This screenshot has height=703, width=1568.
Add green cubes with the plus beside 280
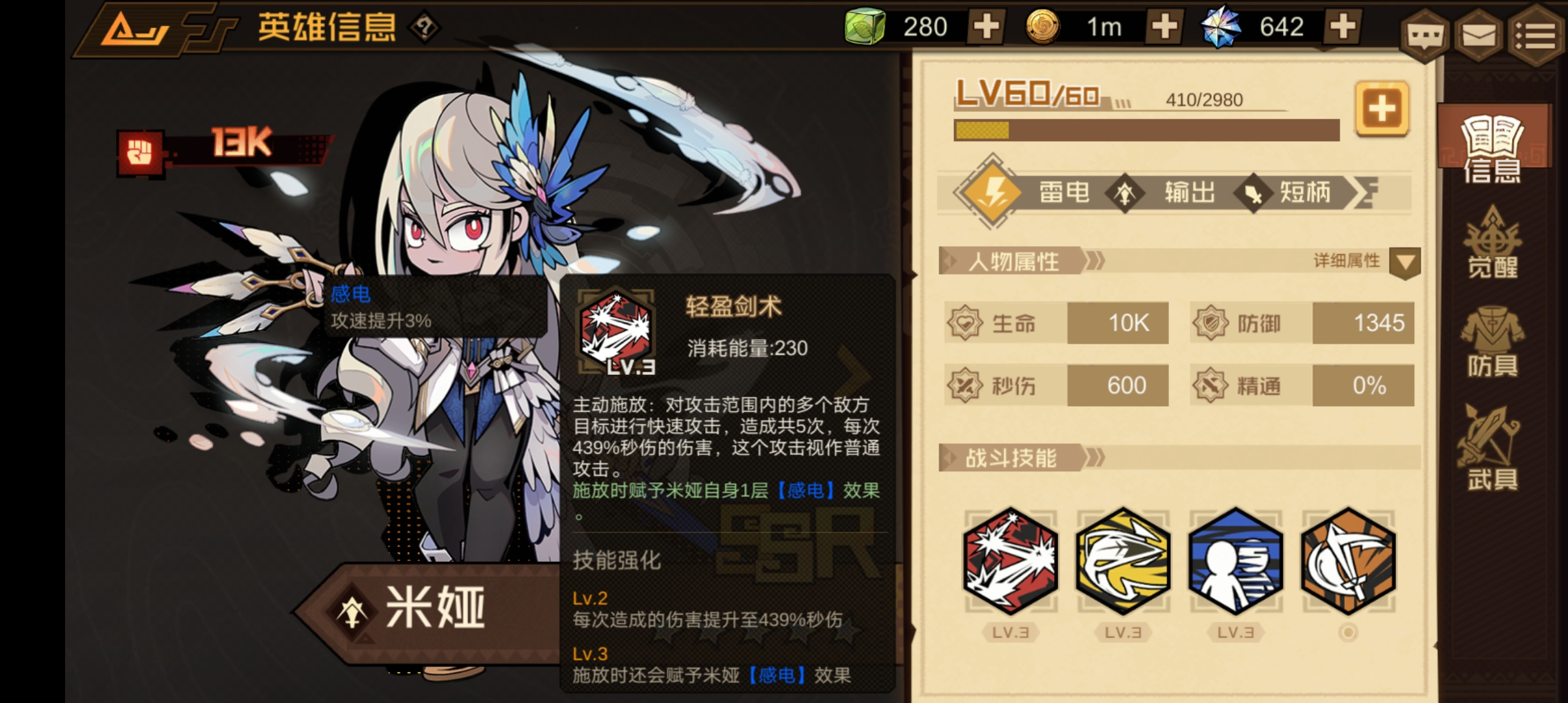[x=987, y=27]
